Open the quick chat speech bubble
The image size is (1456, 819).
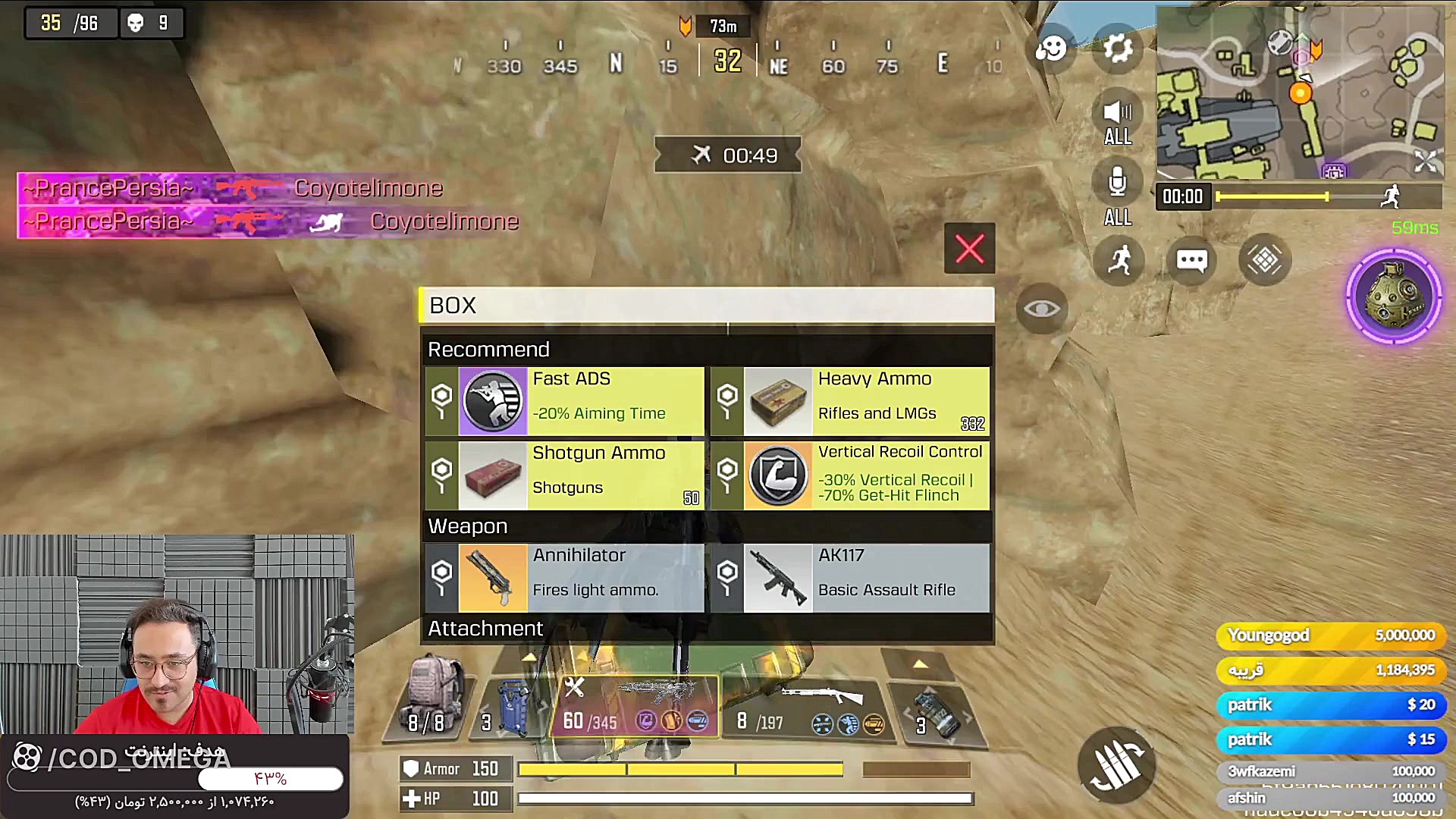point(1191,261)
